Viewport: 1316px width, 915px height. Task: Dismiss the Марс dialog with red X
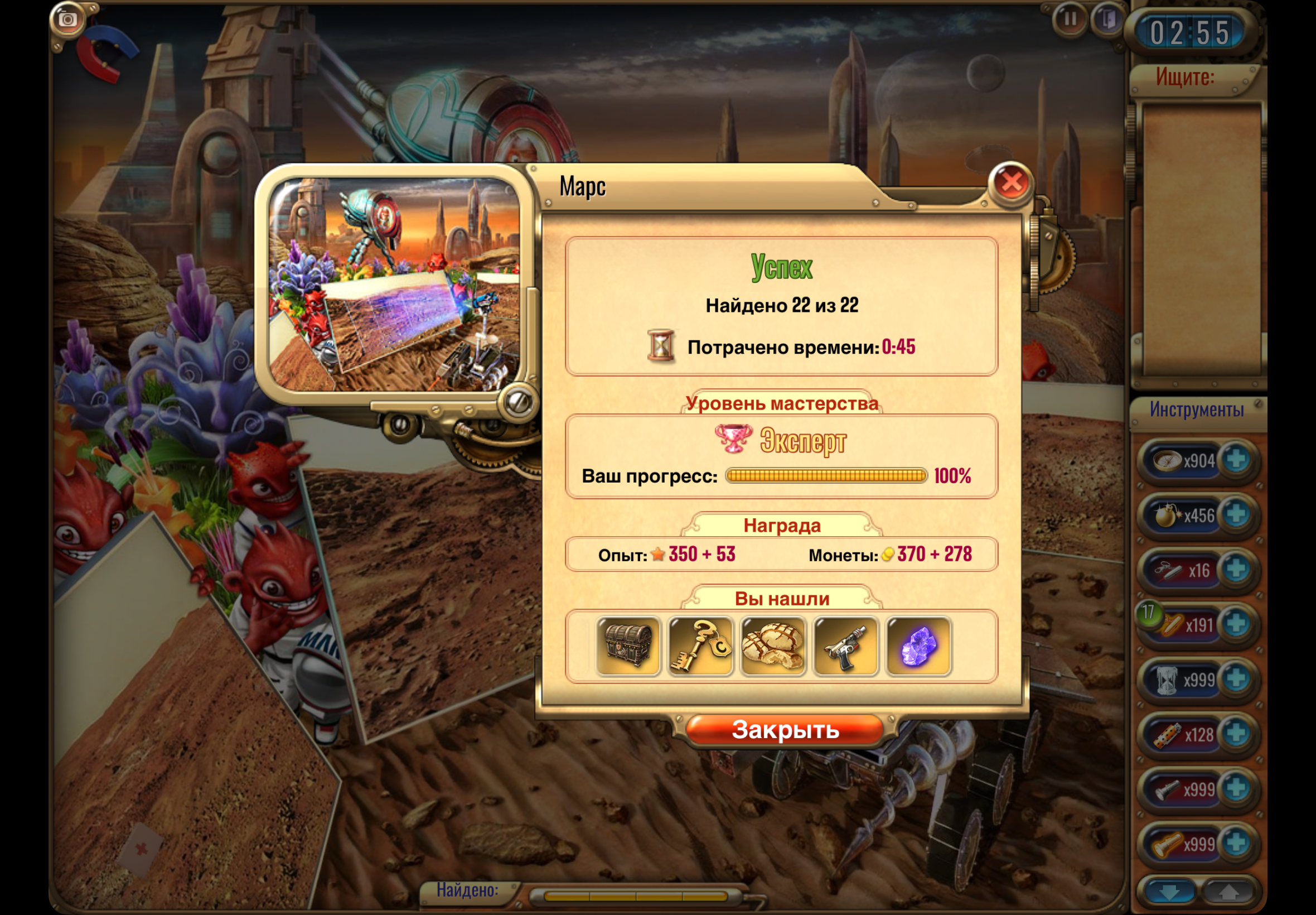tap(1011, 183)
